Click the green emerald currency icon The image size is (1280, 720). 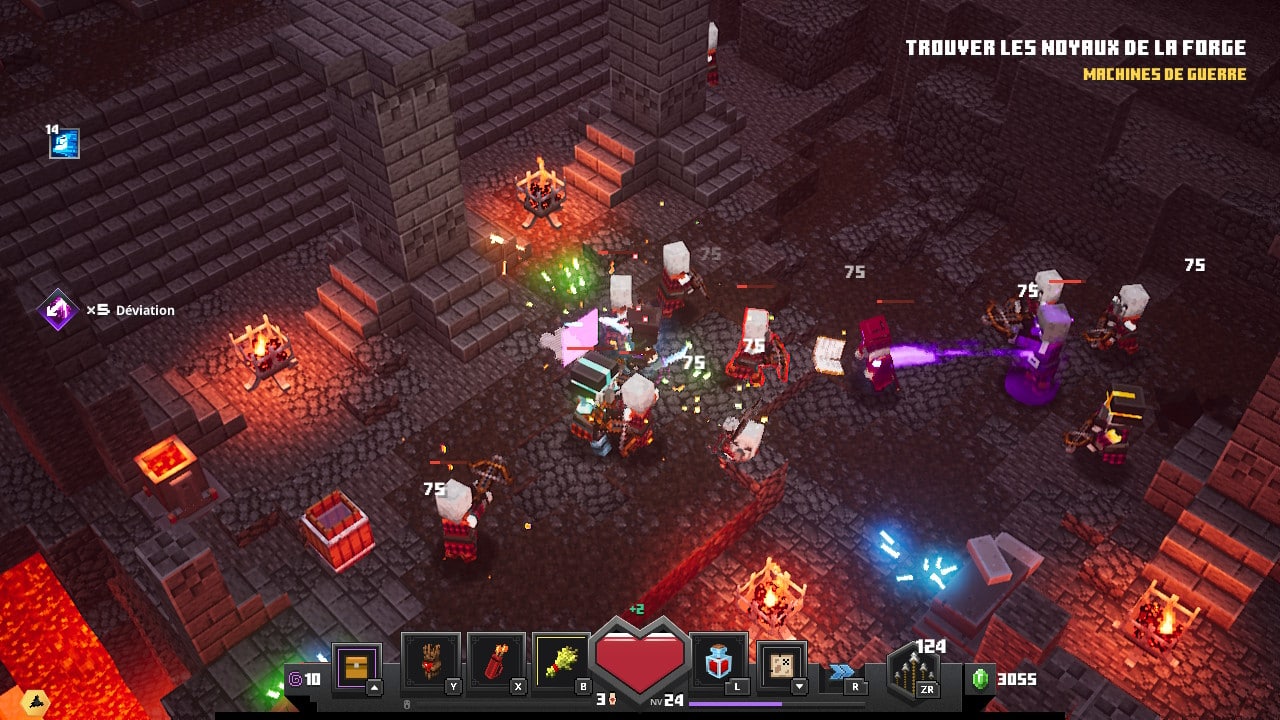coord(981,679)
